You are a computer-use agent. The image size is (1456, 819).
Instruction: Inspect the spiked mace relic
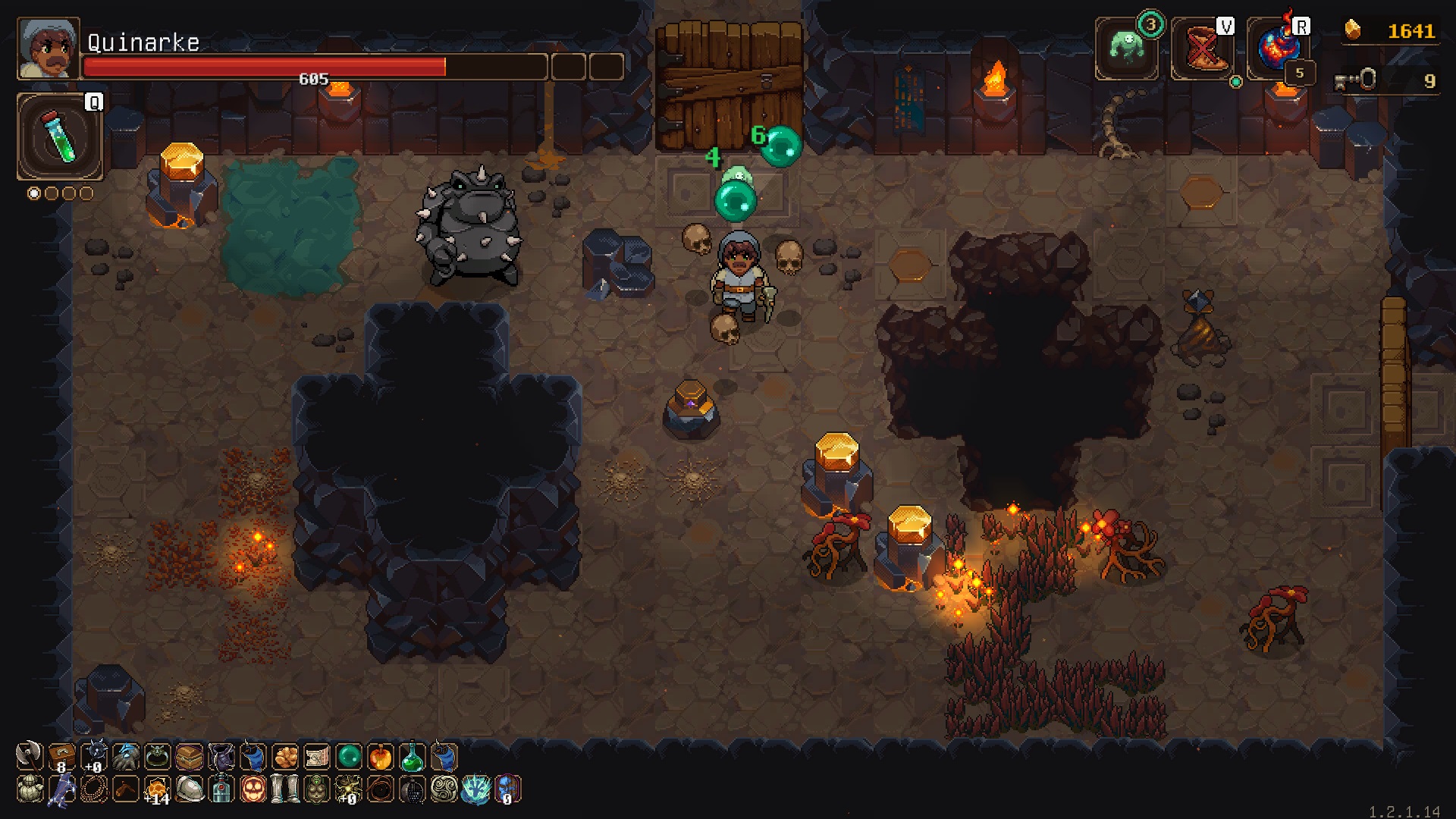[x=93, y=756]
